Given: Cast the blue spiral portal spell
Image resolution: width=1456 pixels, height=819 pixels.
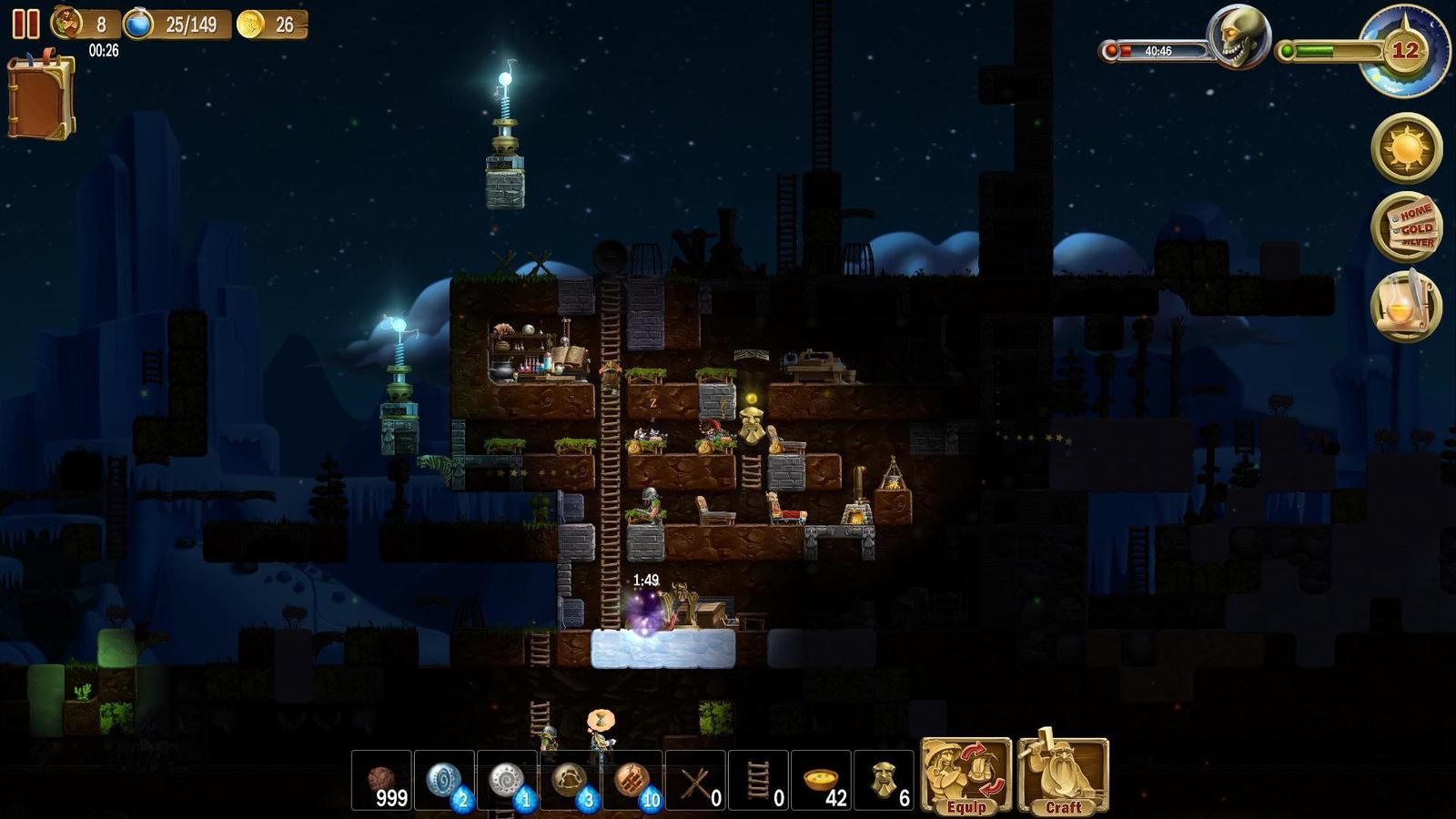Looking at the screenshot, I should pyautogui.click(x=445, y=780).
